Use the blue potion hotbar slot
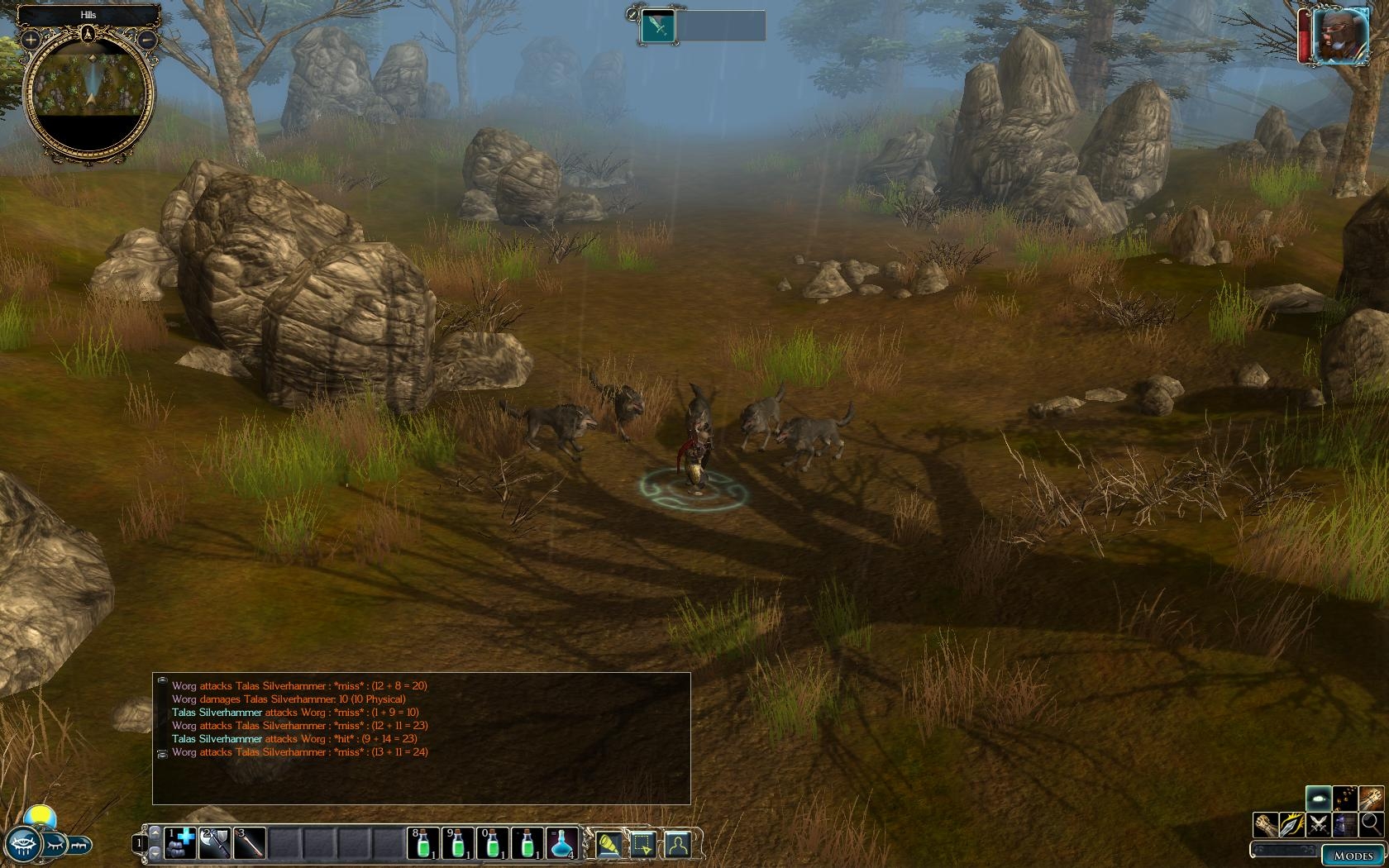 coord(562,843)
